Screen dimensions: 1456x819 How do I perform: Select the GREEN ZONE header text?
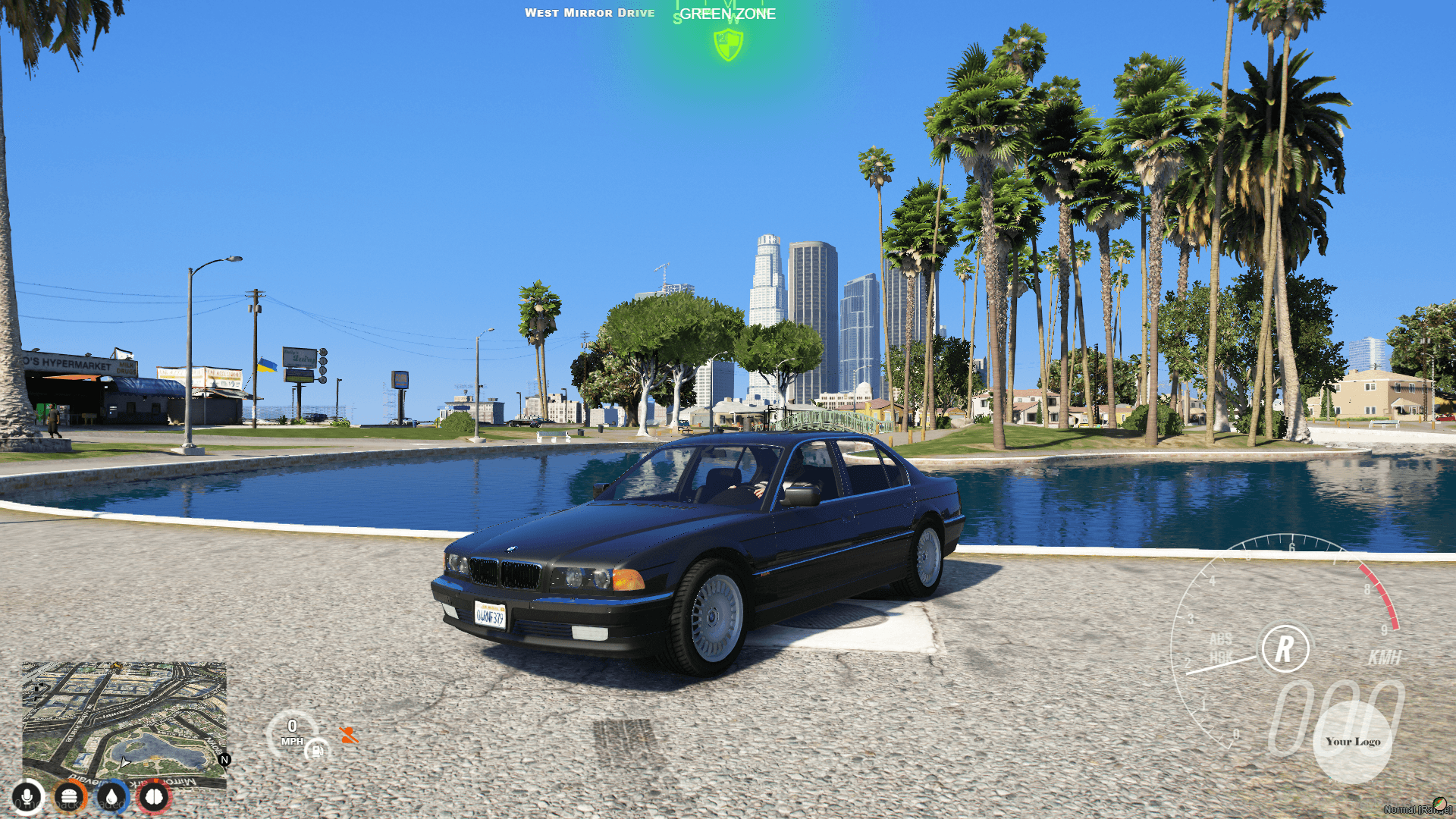[x=728, y=14]
